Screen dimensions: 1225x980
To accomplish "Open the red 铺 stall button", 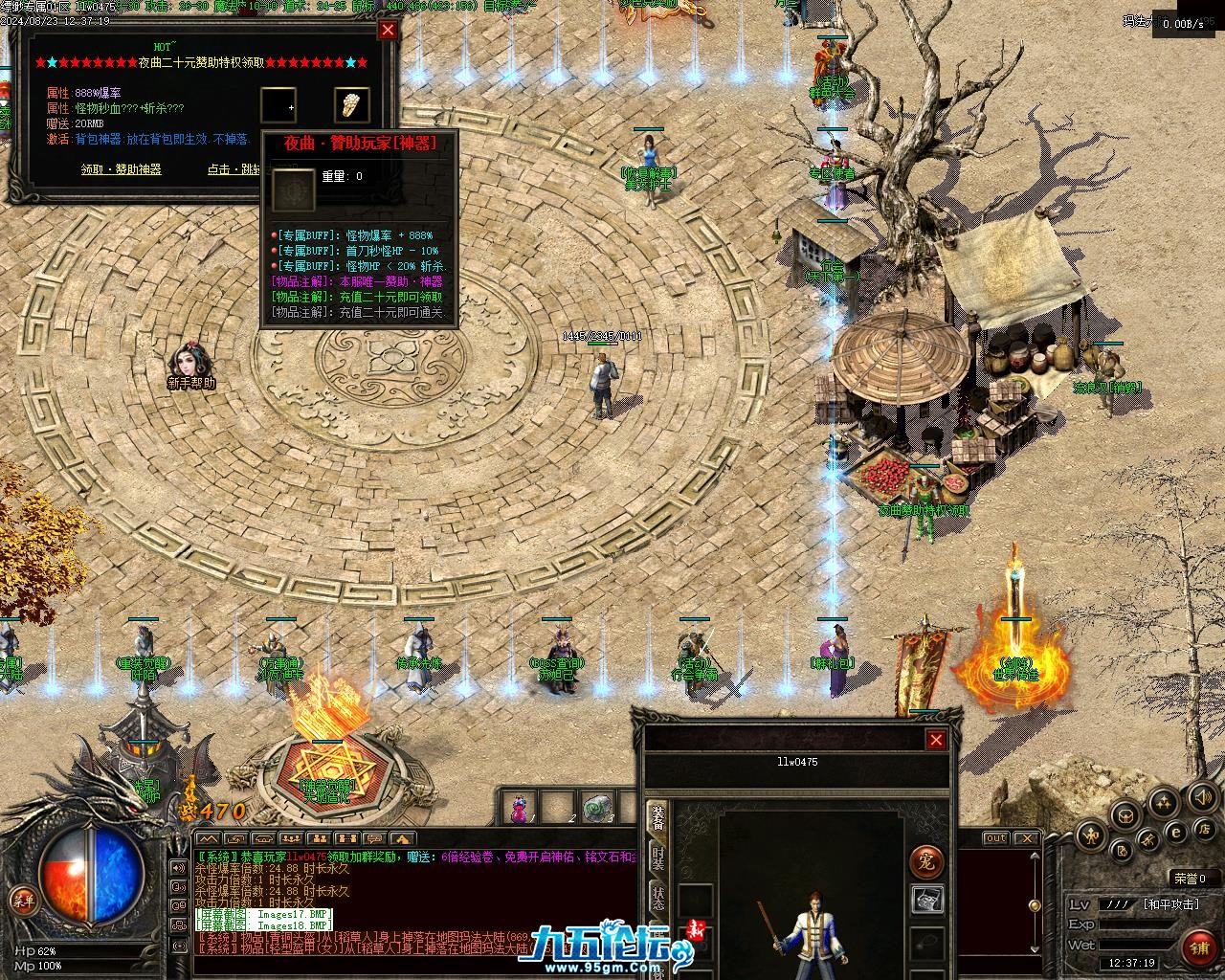I will pos(1199,947).
